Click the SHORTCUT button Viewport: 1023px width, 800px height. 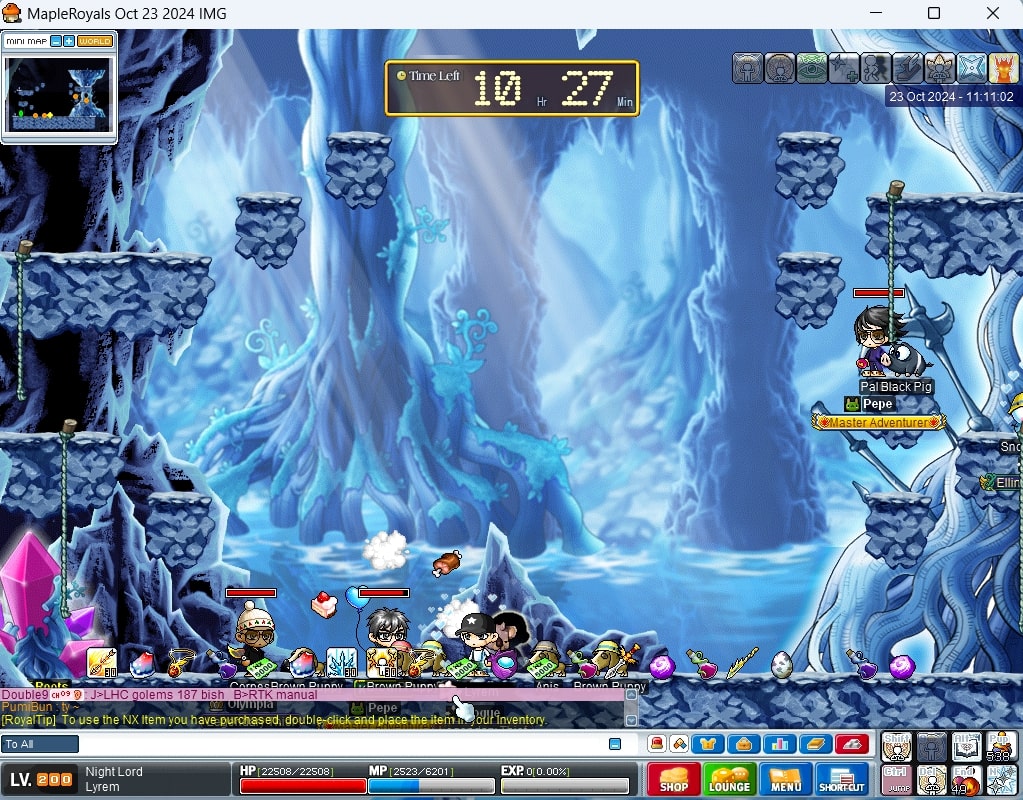pos(842,779)
